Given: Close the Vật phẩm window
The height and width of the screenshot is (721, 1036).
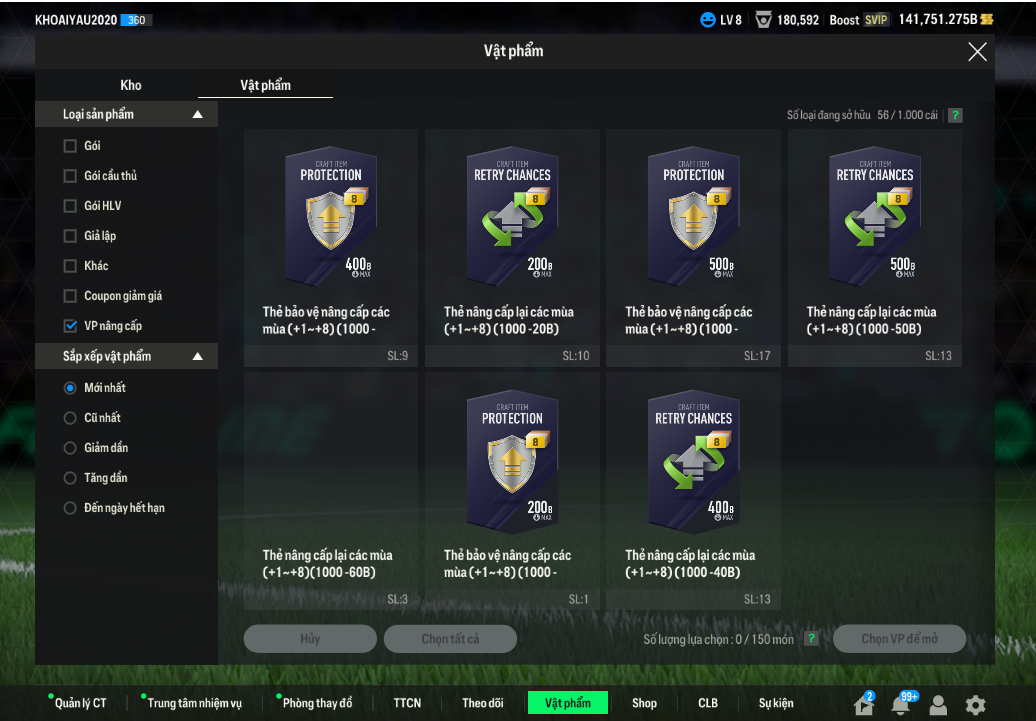Looking at the screenshot, I should click(977, 52).
